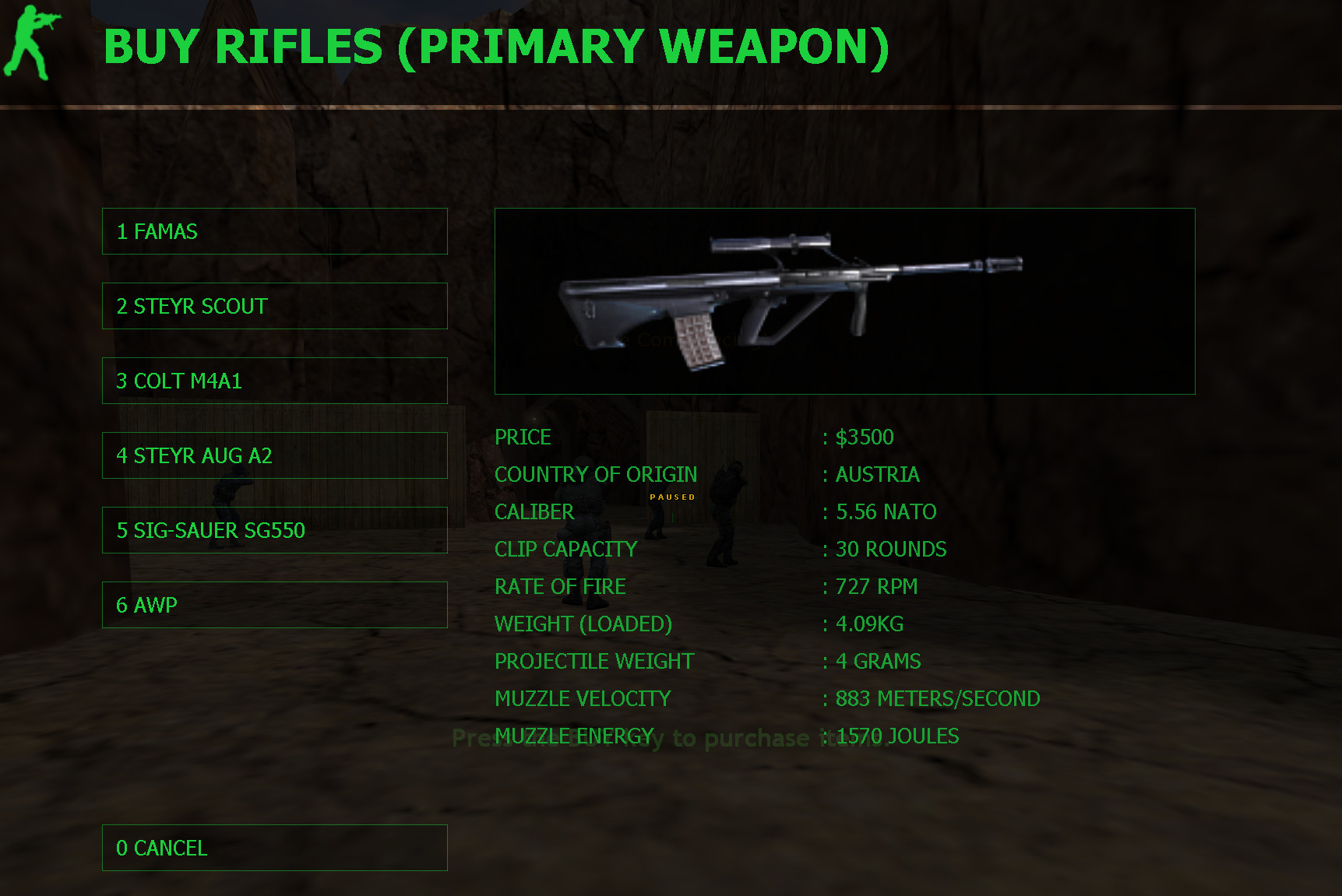This screenshot has width=1342, height=896.
Task: Pick the Steyr AUG A2 rifle
Action: pos(274,455)
